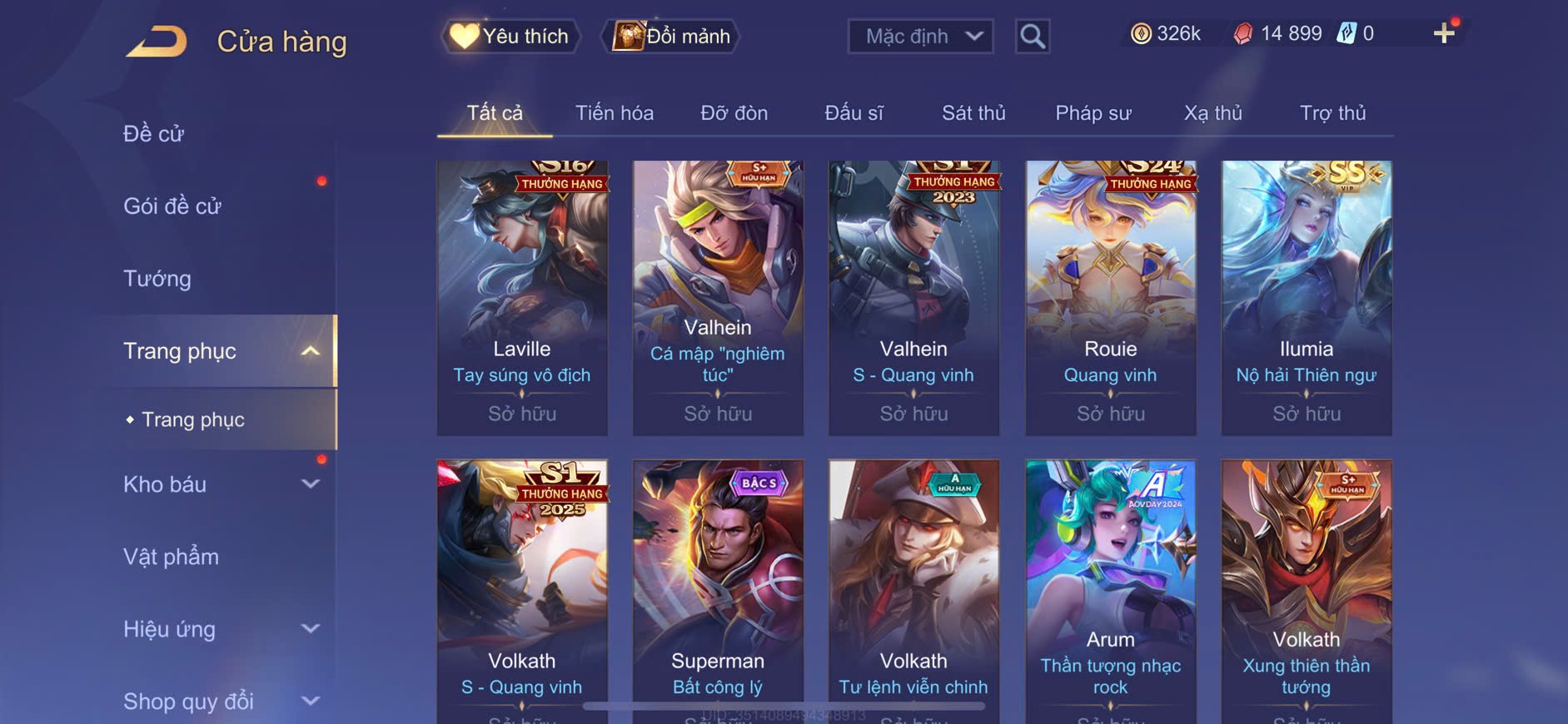Image resolution: width=1568 pixels, height=724 pixels.
Task: Choose the Xạ thủ tab
Action: pos(1212,113)
